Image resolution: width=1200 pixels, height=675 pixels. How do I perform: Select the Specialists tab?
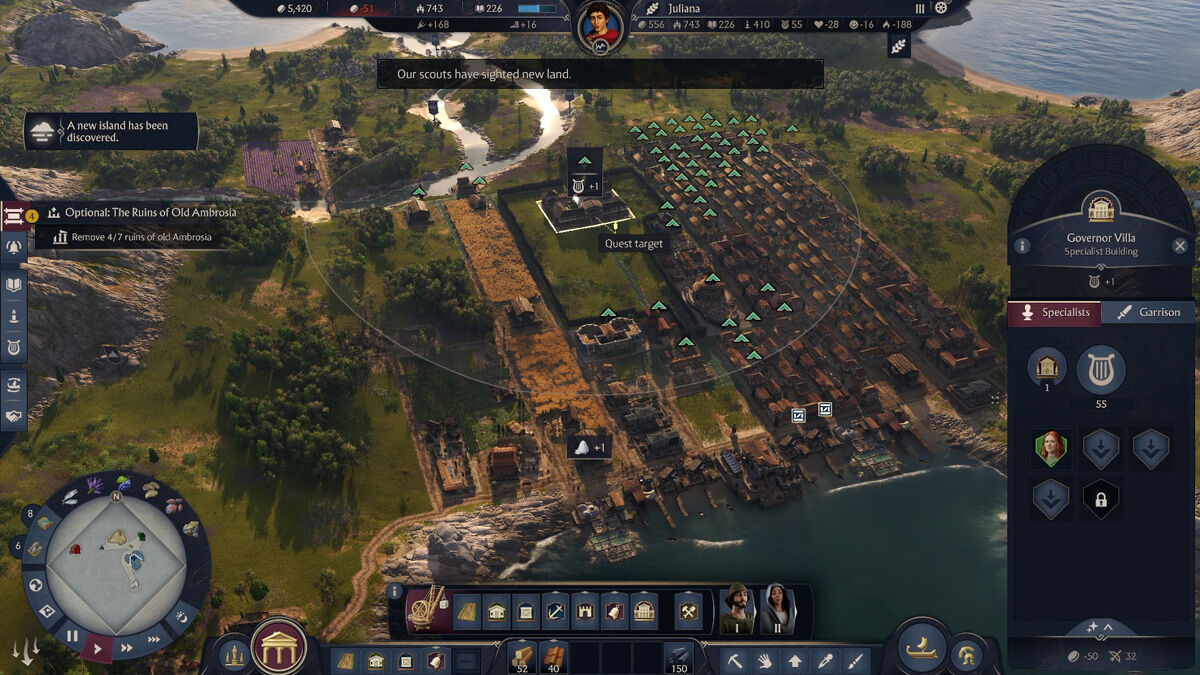coord(1054,312)
